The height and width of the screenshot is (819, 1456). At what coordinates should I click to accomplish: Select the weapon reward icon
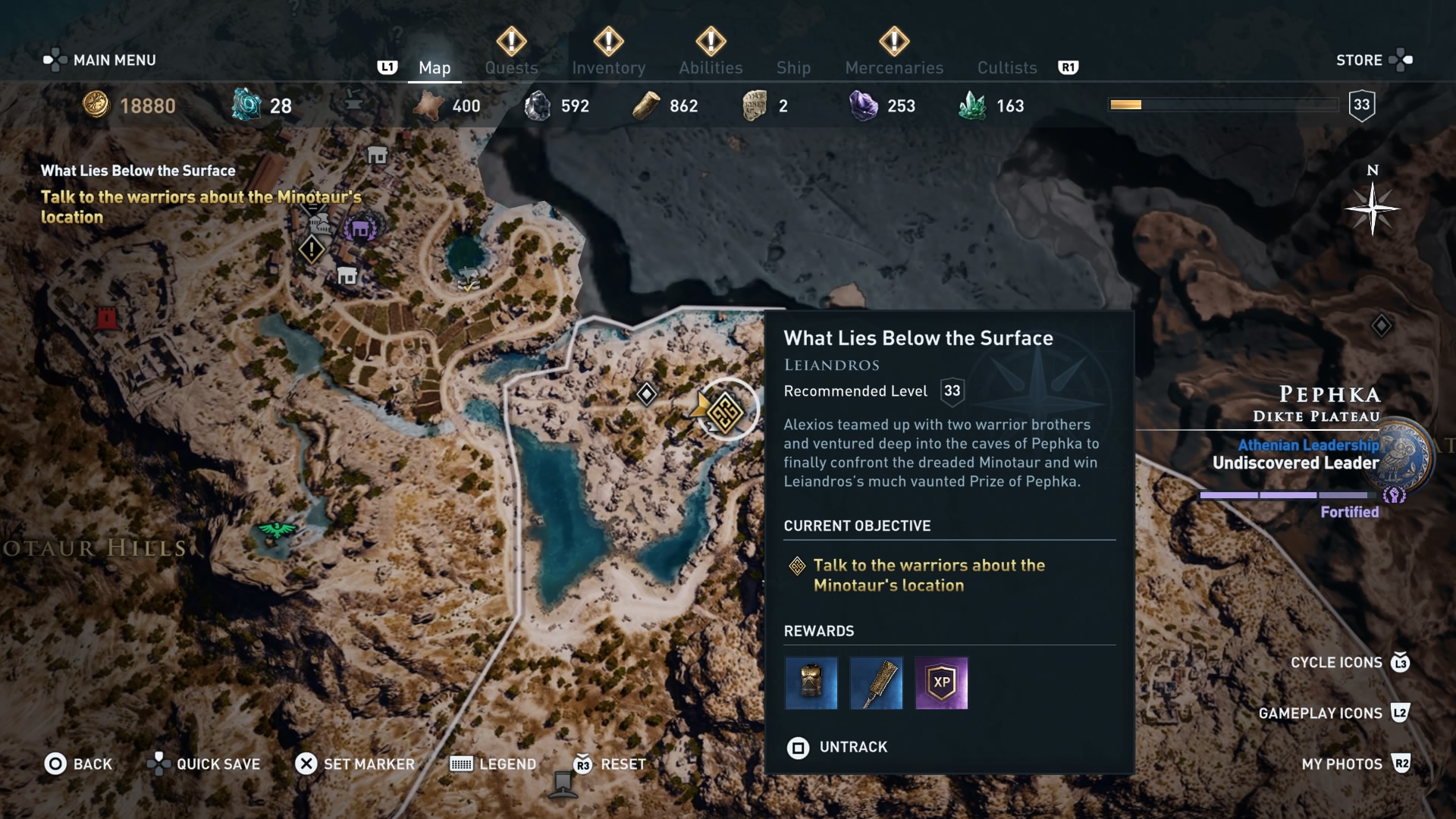876,683
